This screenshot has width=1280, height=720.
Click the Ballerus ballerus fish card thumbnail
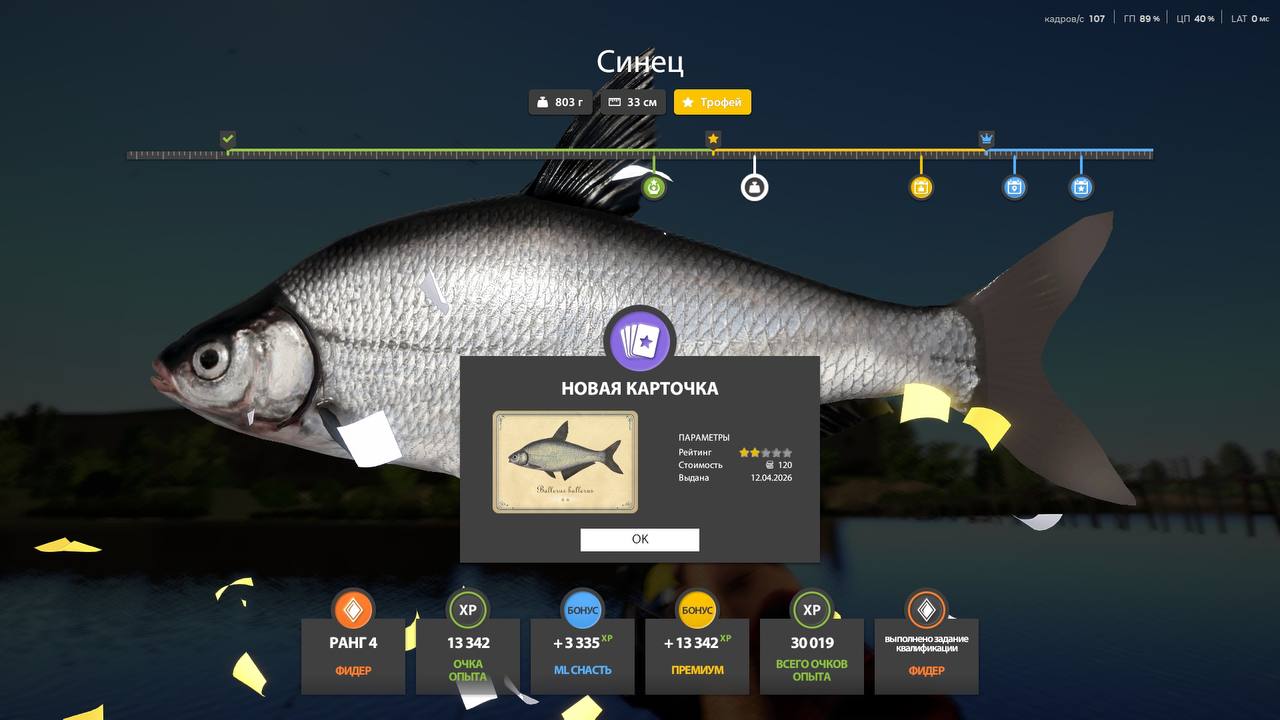pos(565,462)
